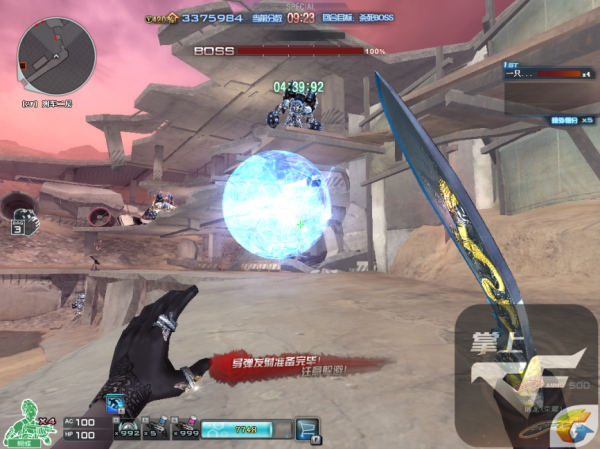Activate the blue skill icon above HP

pos(113,403)
